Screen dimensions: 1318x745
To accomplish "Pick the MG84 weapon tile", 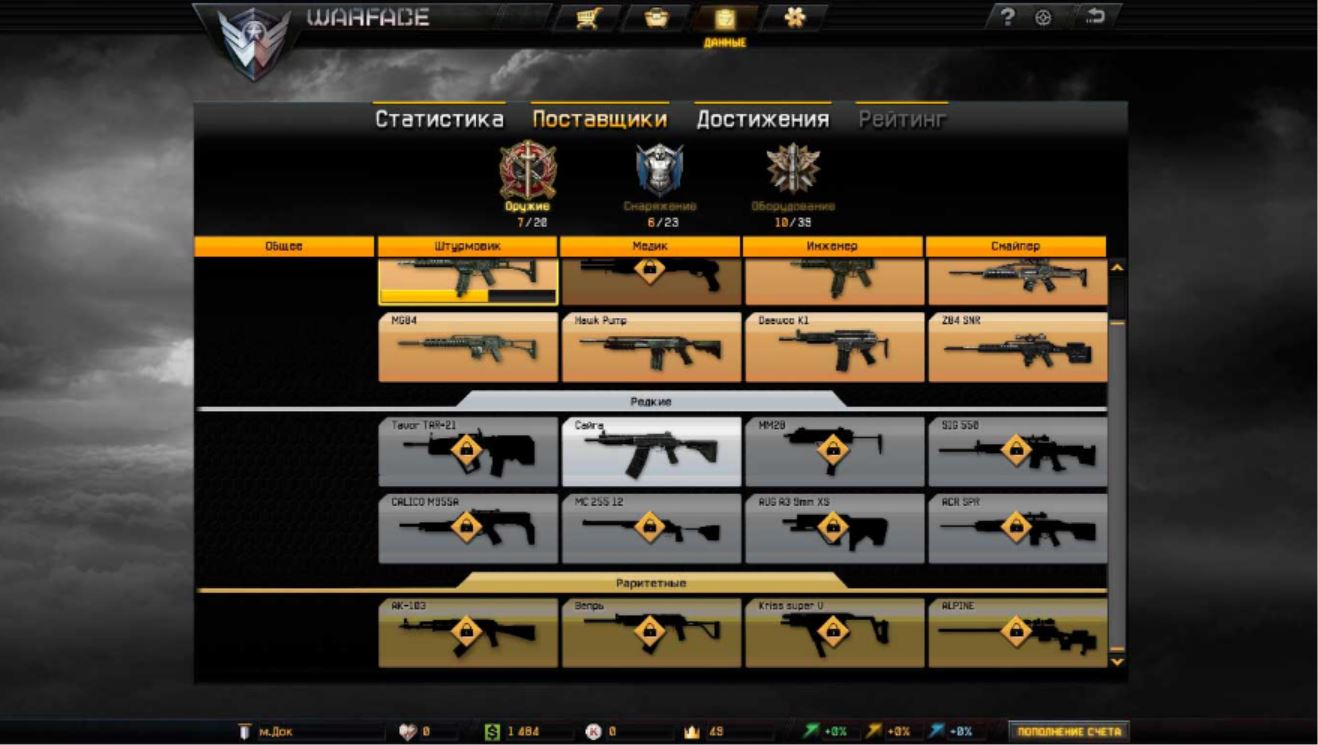I will 468,347.
